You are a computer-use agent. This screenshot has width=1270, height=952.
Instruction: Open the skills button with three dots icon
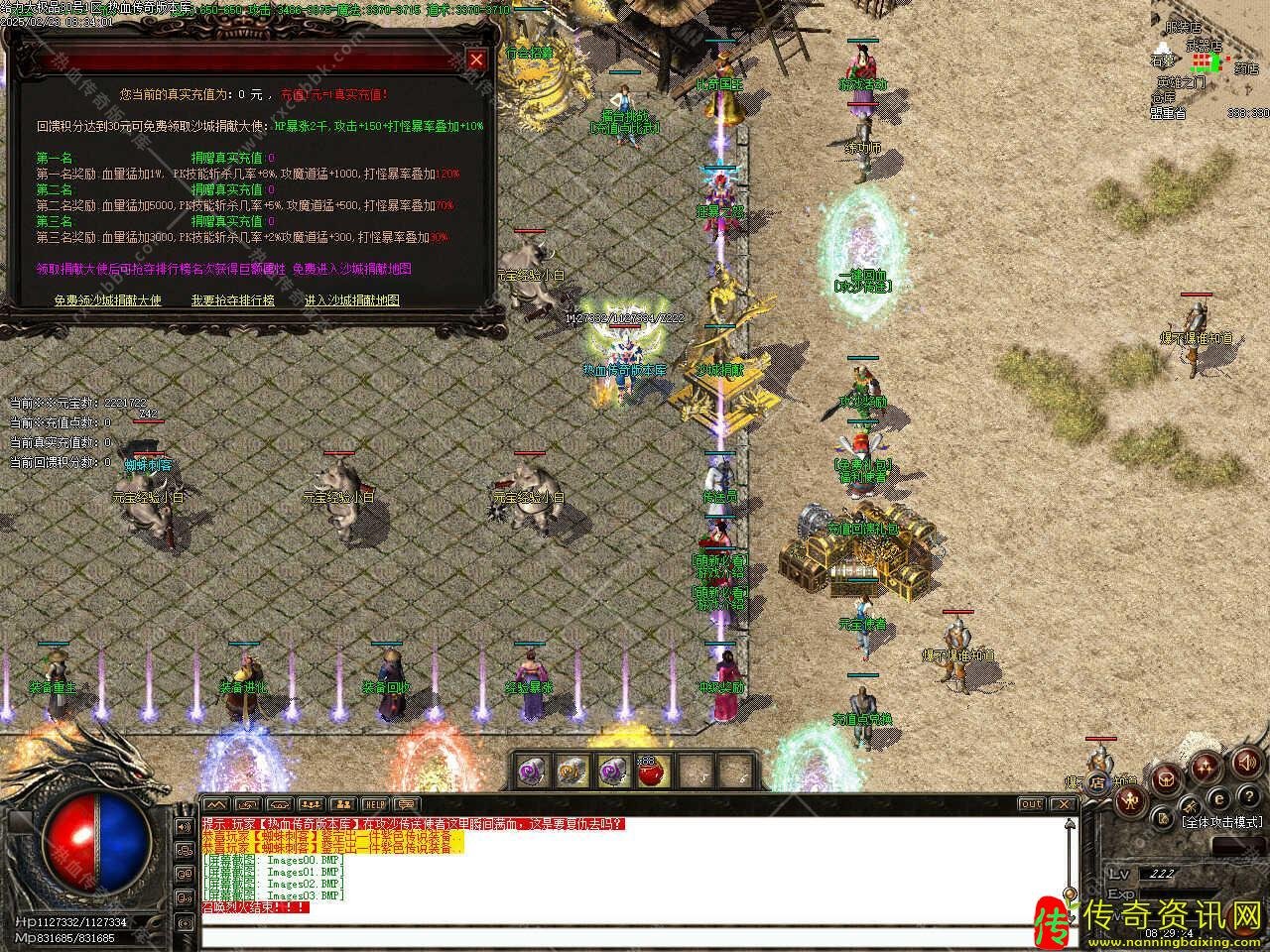1207,766
